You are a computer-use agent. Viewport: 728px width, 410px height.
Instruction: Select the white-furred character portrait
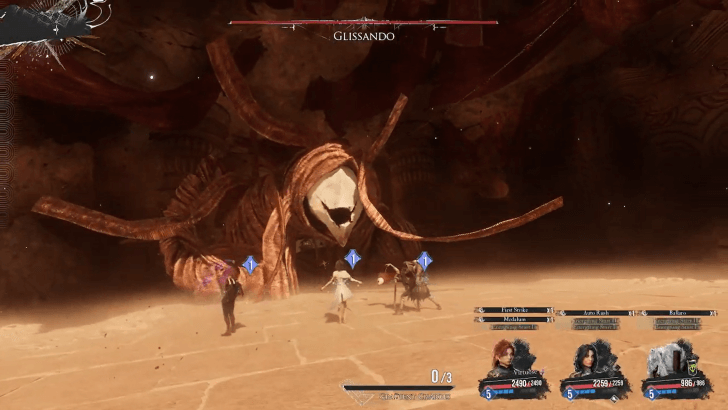tap(663, 359)
